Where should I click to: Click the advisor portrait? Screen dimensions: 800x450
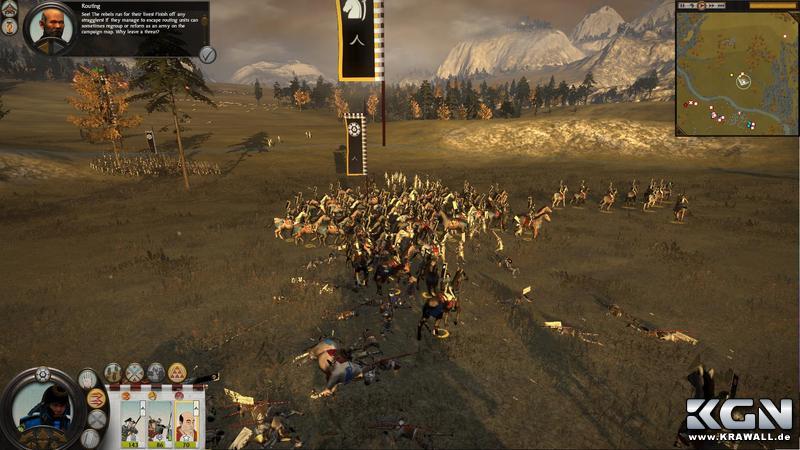point(44,27)
